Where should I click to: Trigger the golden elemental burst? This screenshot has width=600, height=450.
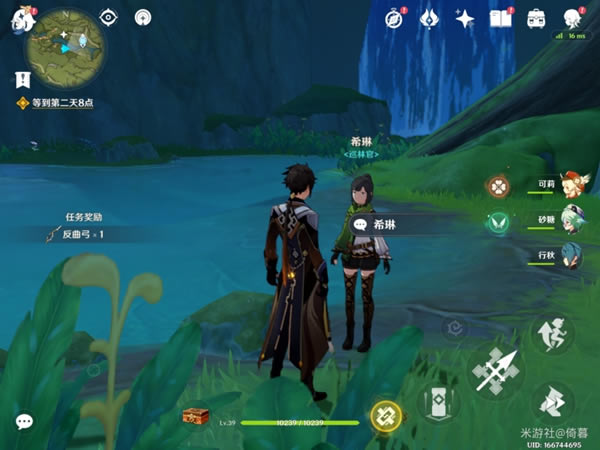385,415
